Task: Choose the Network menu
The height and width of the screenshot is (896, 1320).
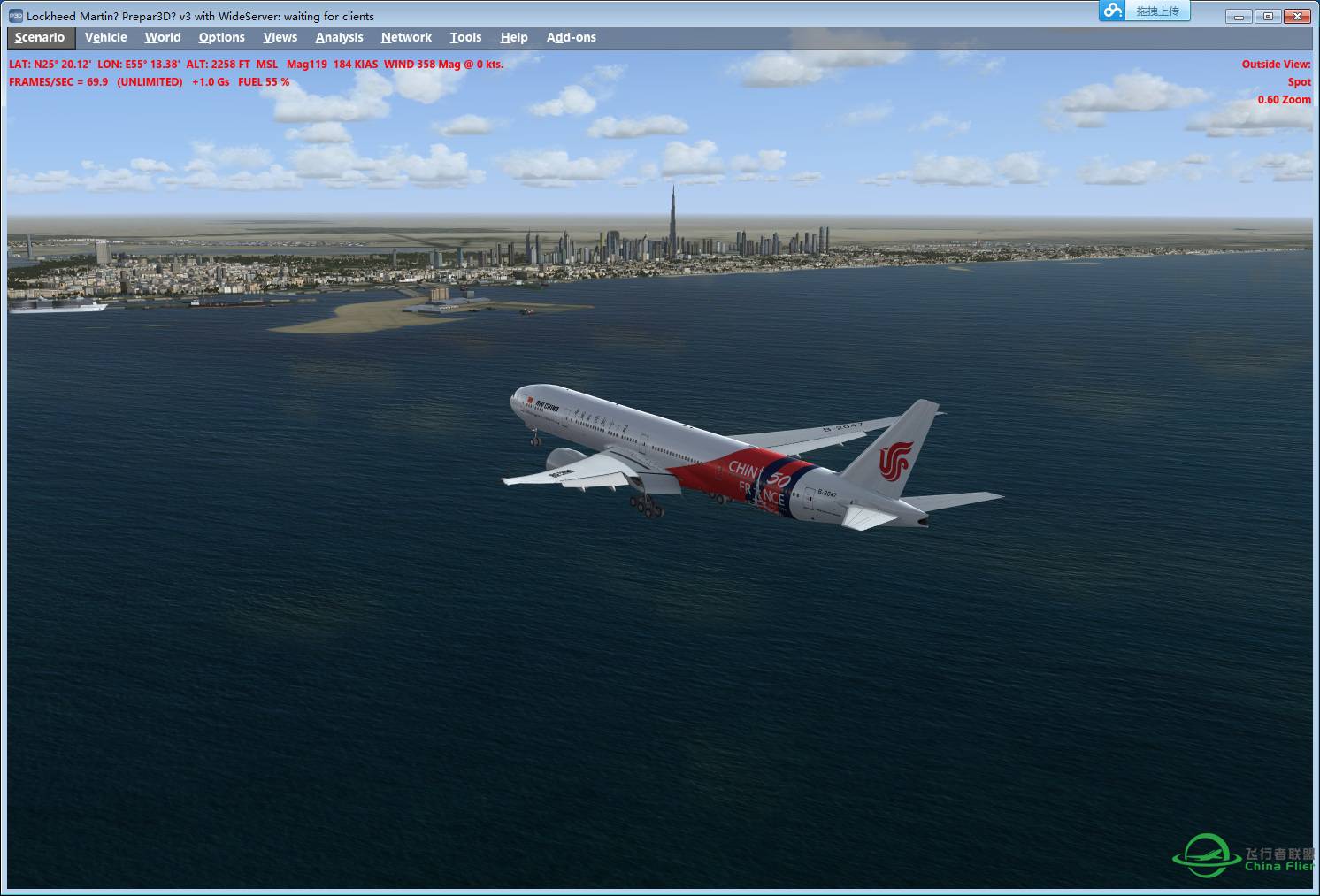Action: [406, 37]
